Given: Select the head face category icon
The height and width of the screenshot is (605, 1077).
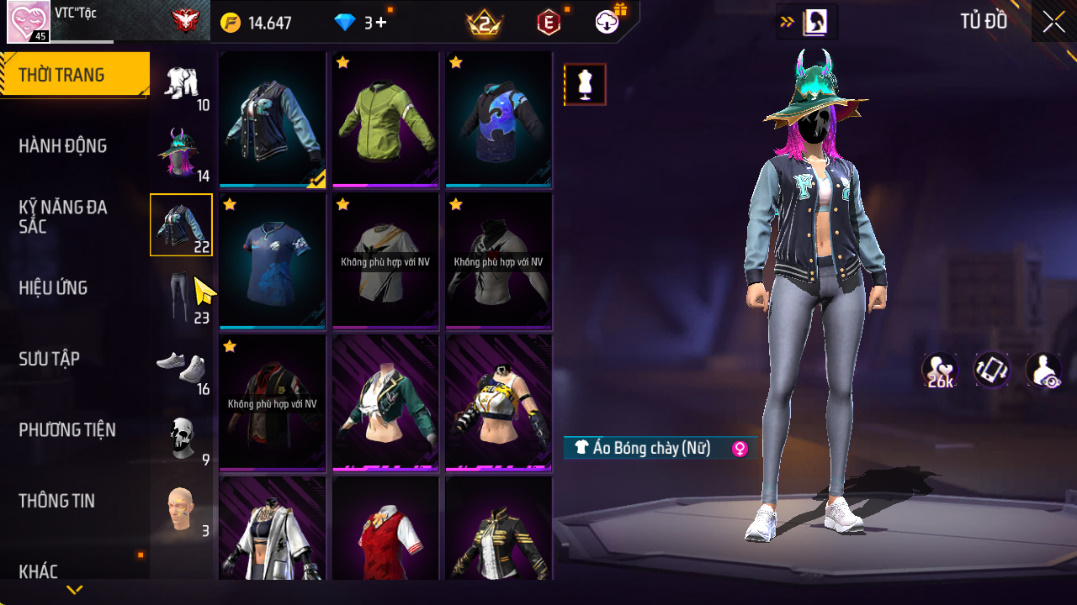Looking at the screenshot, I should coord(181,508).
